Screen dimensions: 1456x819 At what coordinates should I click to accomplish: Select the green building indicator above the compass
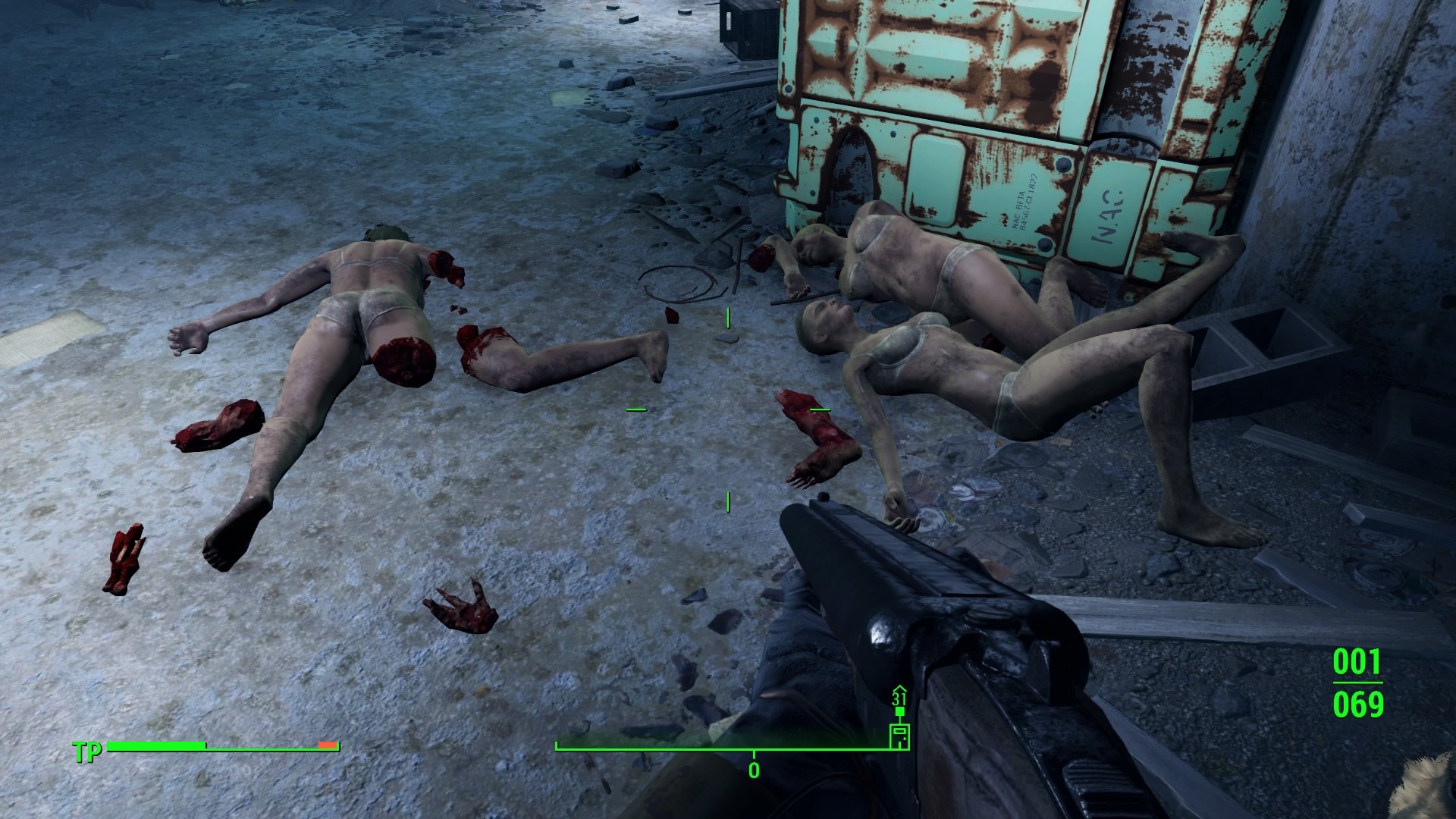[899, 712]
